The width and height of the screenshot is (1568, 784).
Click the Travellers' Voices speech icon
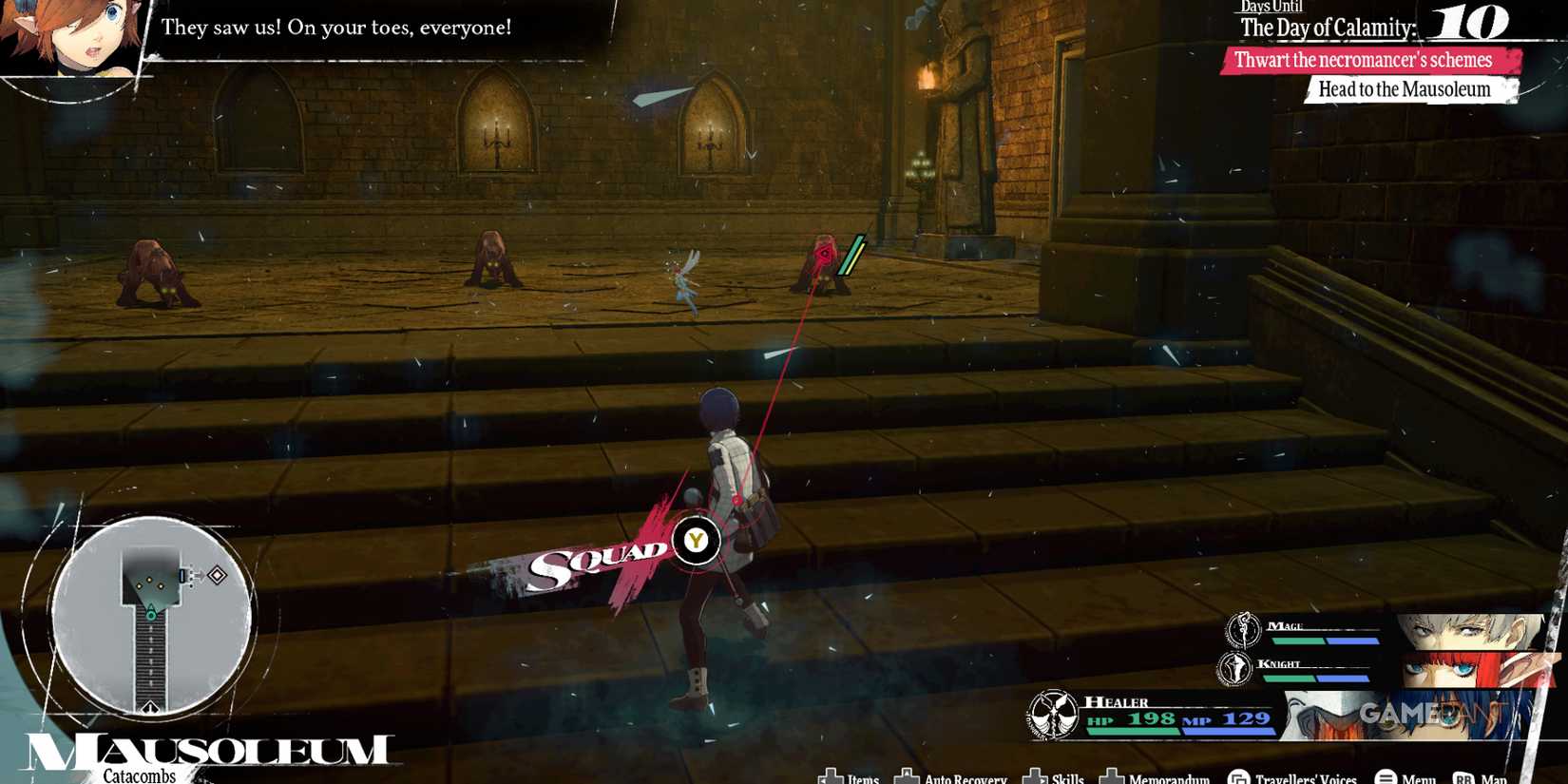click(x=1238, y=778)
